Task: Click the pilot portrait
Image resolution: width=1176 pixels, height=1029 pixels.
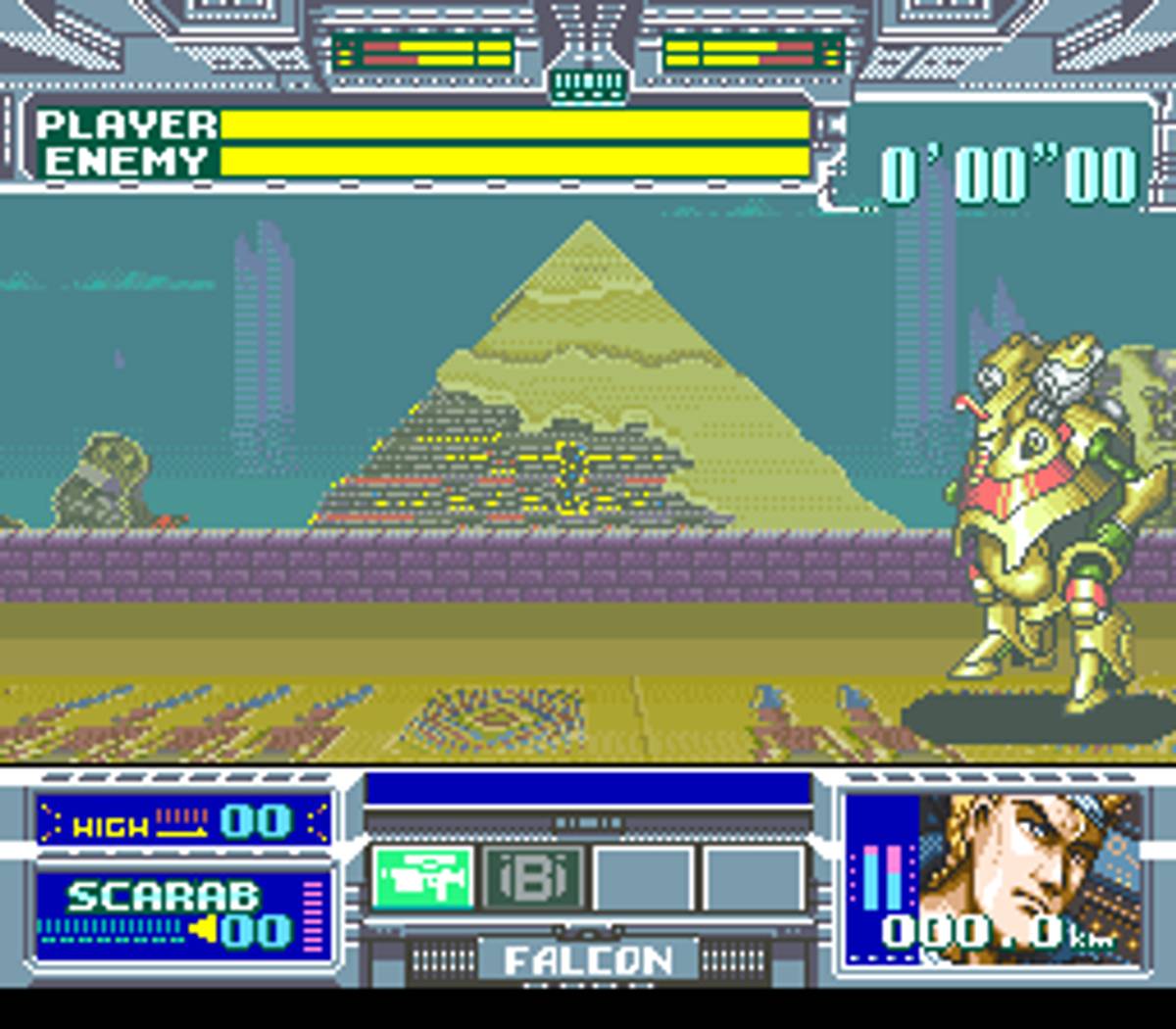Action: click(1029, 862)
